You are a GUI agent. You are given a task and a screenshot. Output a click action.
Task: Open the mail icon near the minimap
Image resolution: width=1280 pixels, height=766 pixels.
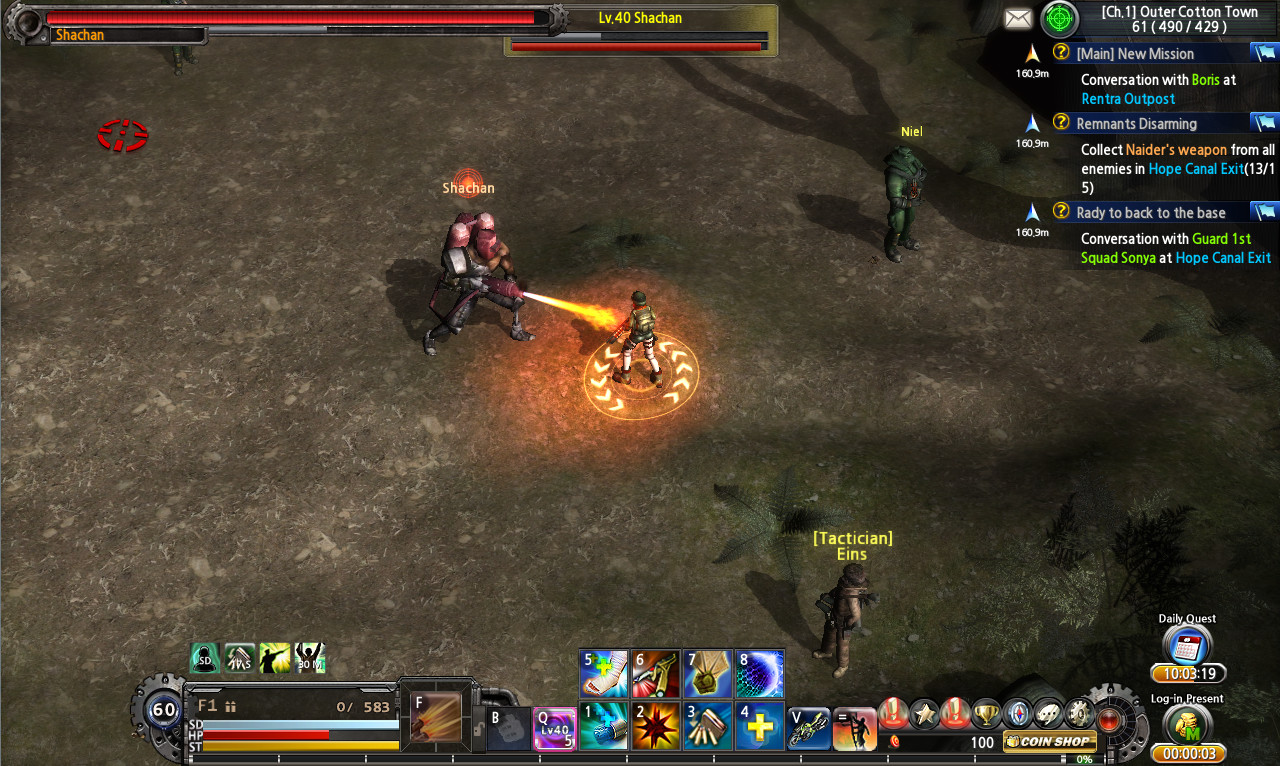tap(1018, 17)
